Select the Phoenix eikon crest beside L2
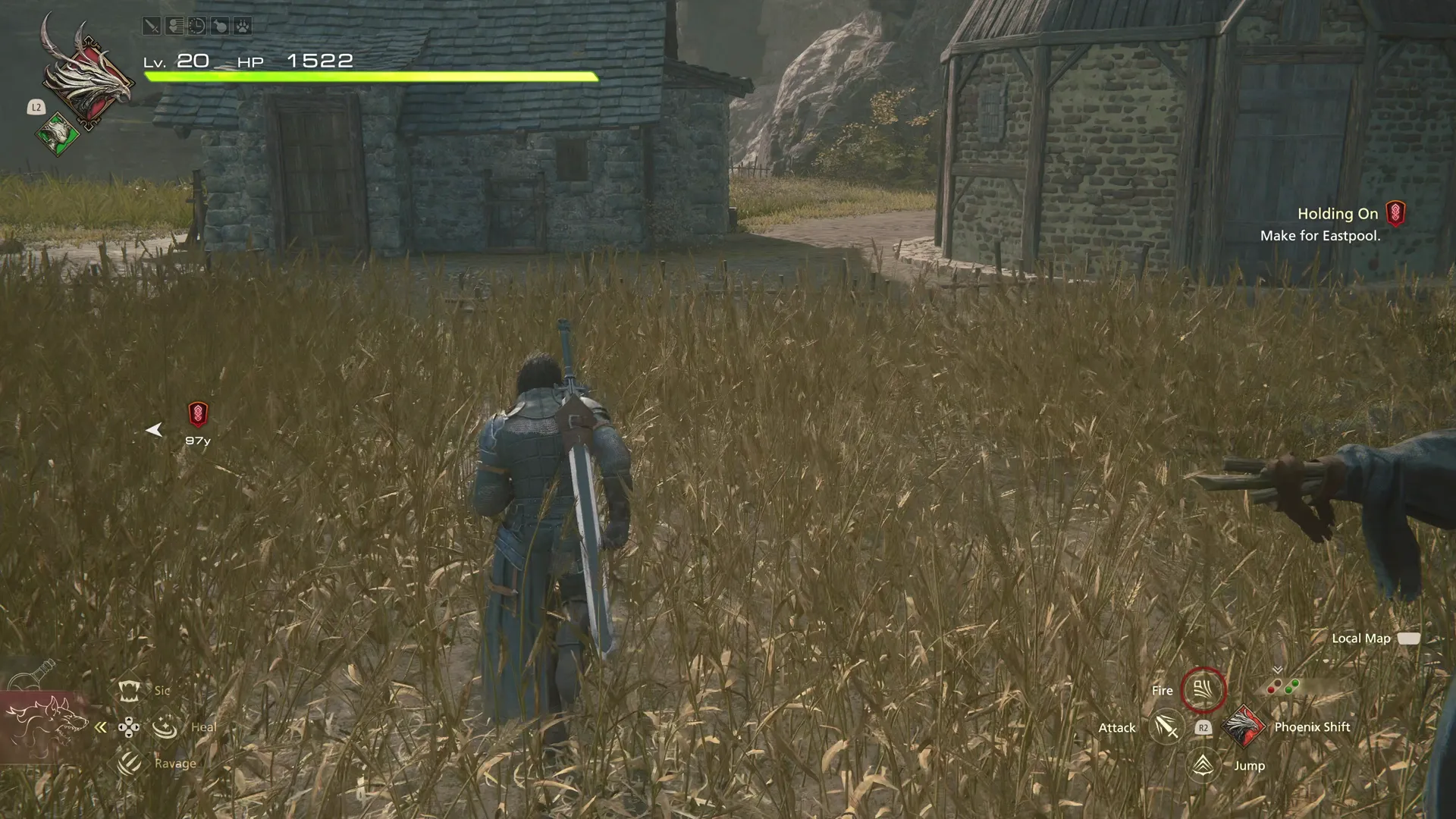Image resolution: width=1456 pixels, height=819 pixels. click(87, 80)
